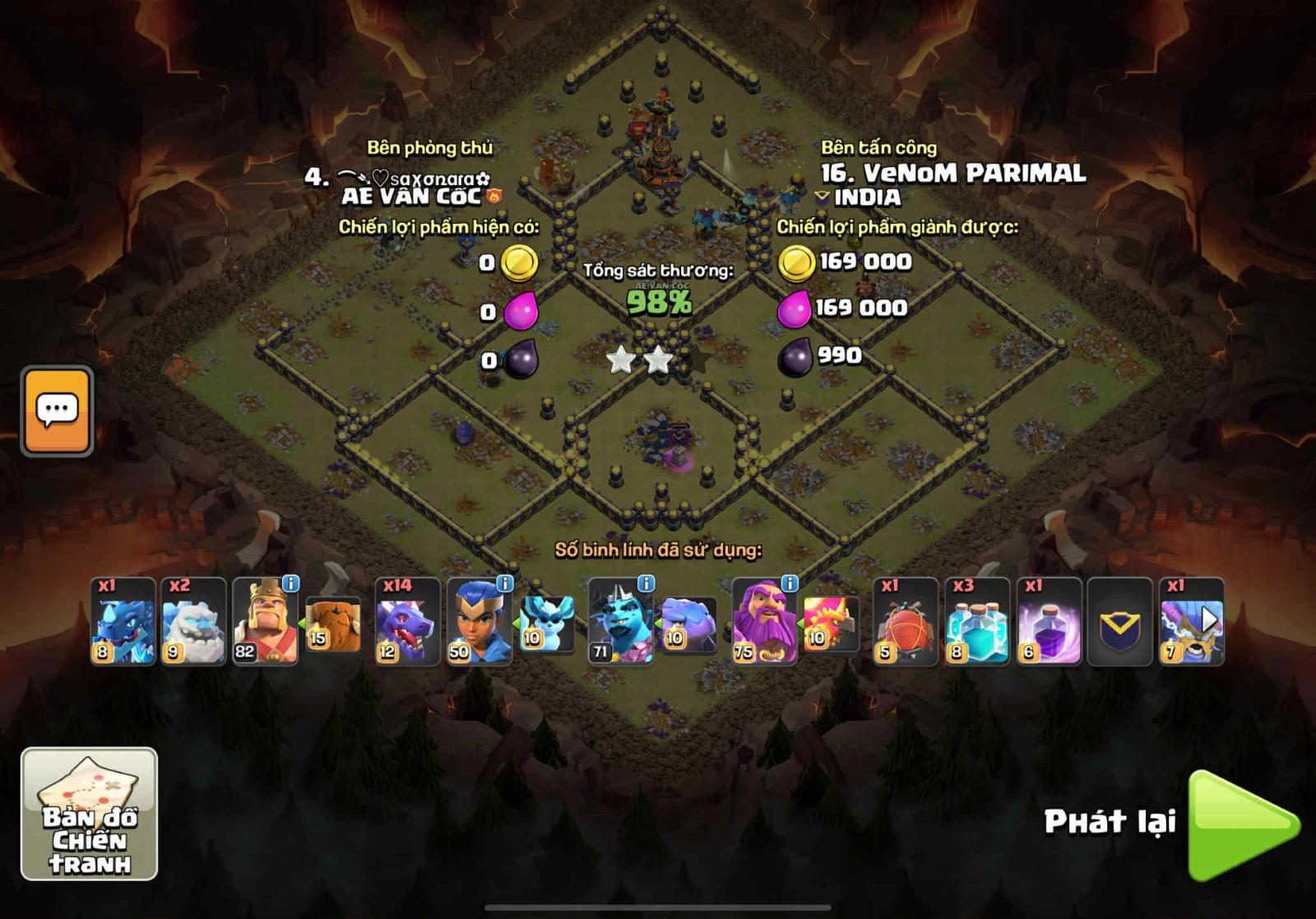The width and height of the screenshot is (1316, 919).
Task: Select the Grand Warden hero portrait
Action: pos(763,622)
